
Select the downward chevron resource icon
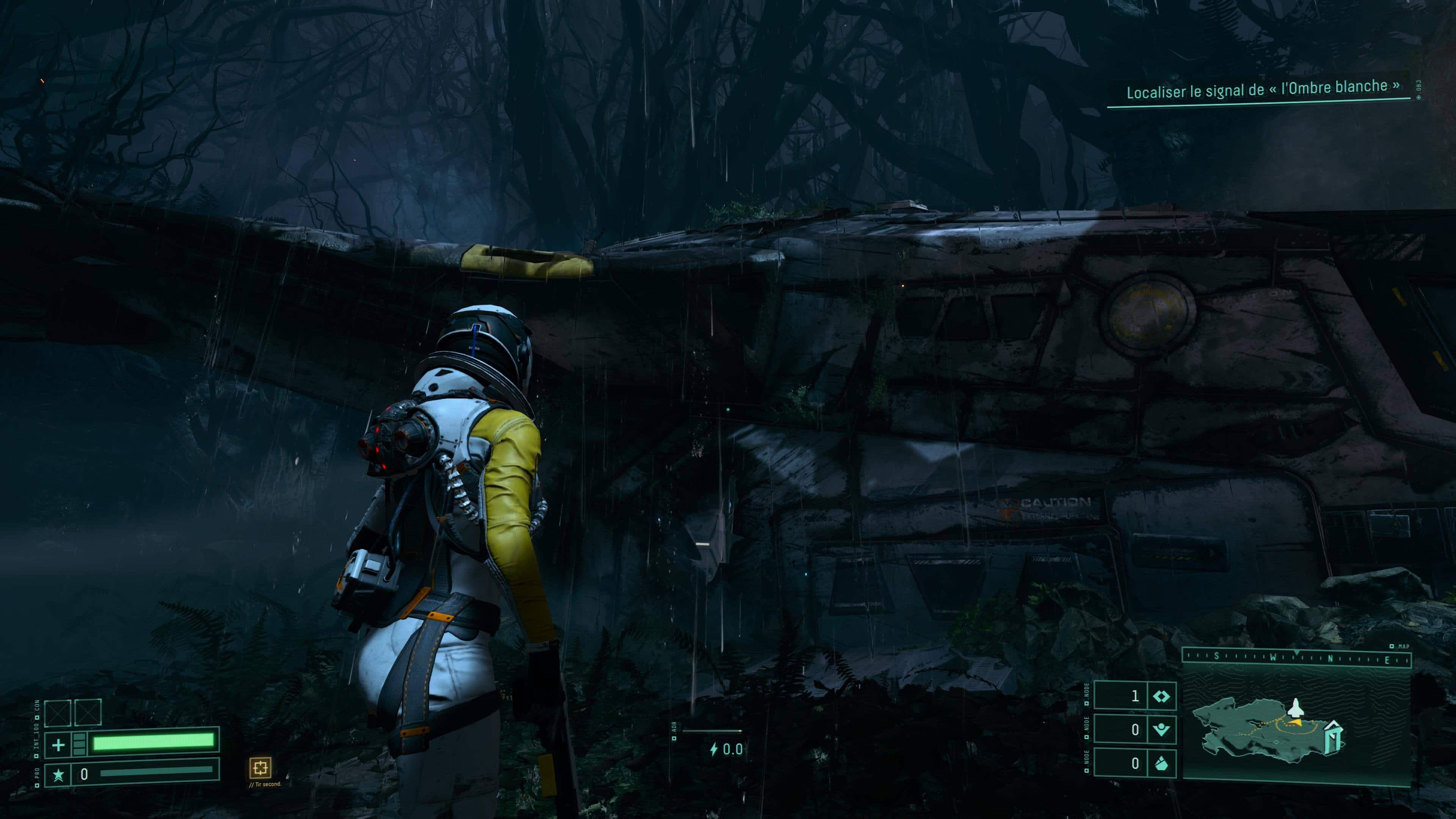point(1161,730)
